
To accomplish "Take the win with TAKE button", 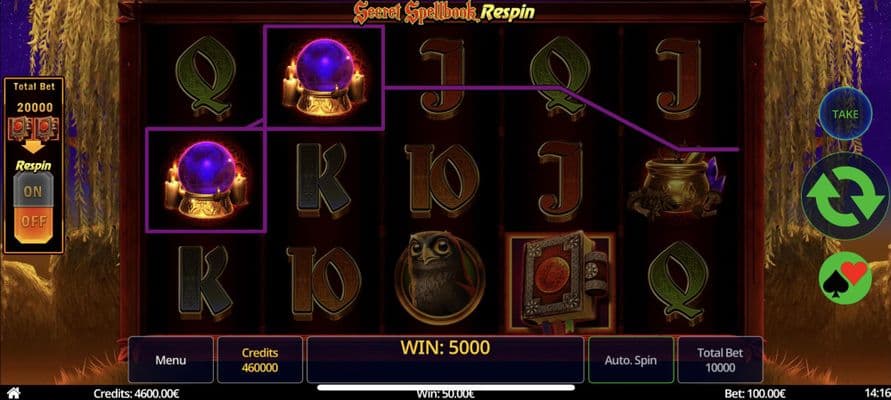I will click(845, 116).
